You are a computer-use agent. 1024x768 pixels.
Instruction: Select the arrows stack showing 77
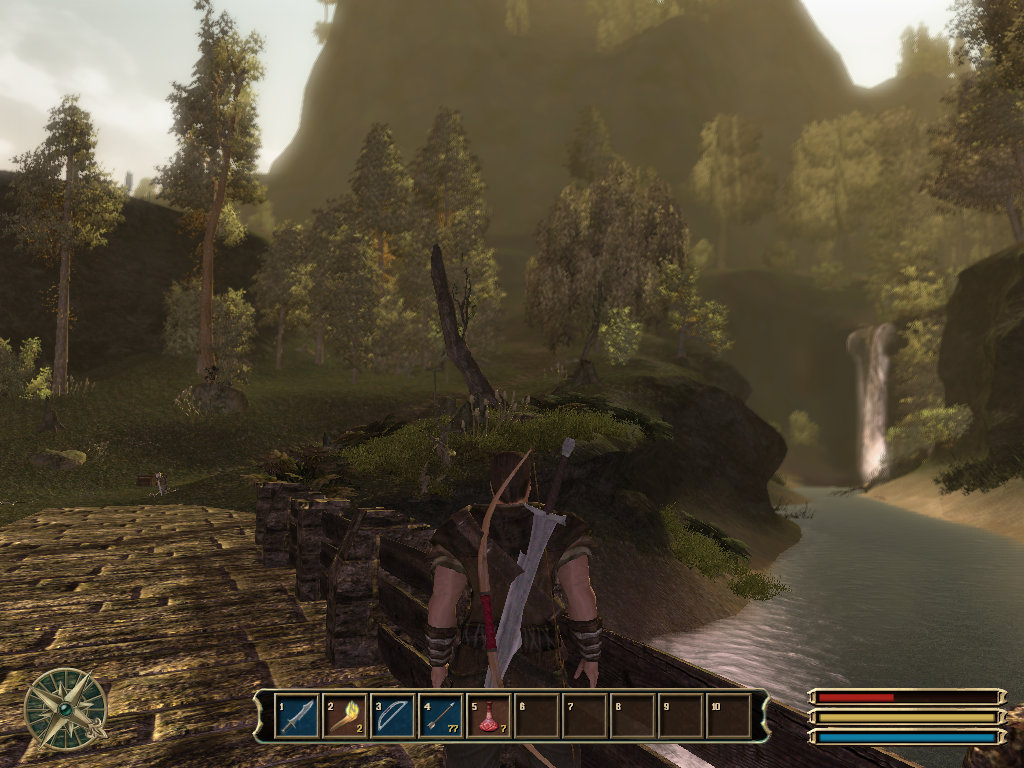(441, 716)
